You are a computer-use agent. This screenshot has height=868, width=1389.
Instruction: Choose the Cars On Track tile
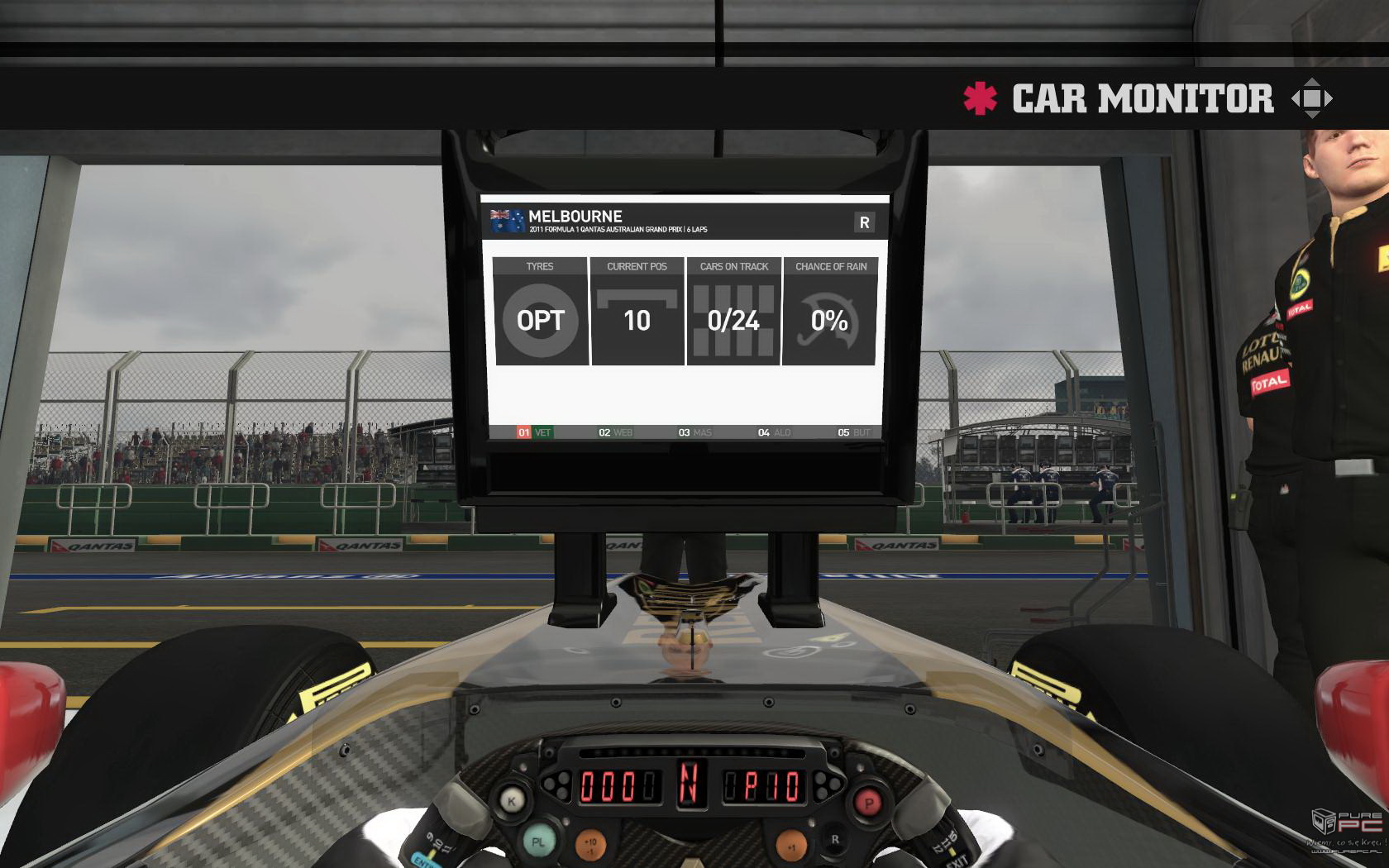coord(733,312)
